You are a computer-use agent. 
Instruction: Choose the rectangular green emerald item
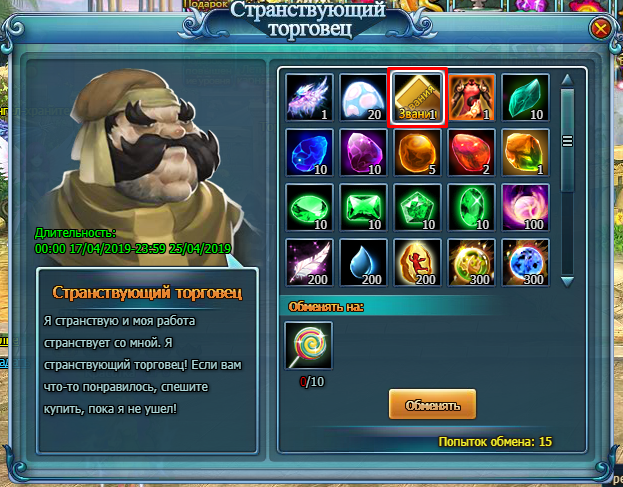(x=363, y=206)
